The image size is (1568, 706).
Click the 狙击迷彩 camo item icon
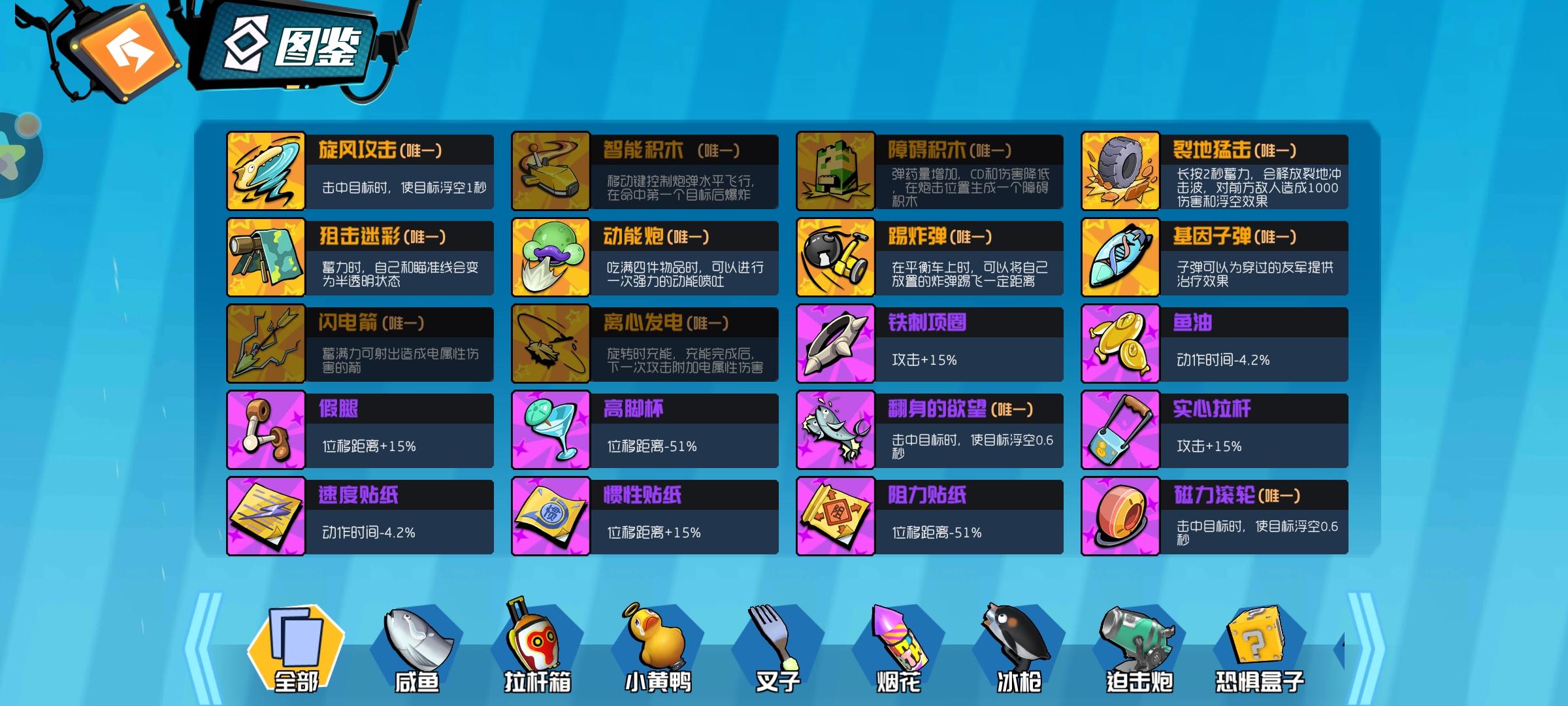tap(265, 258)
